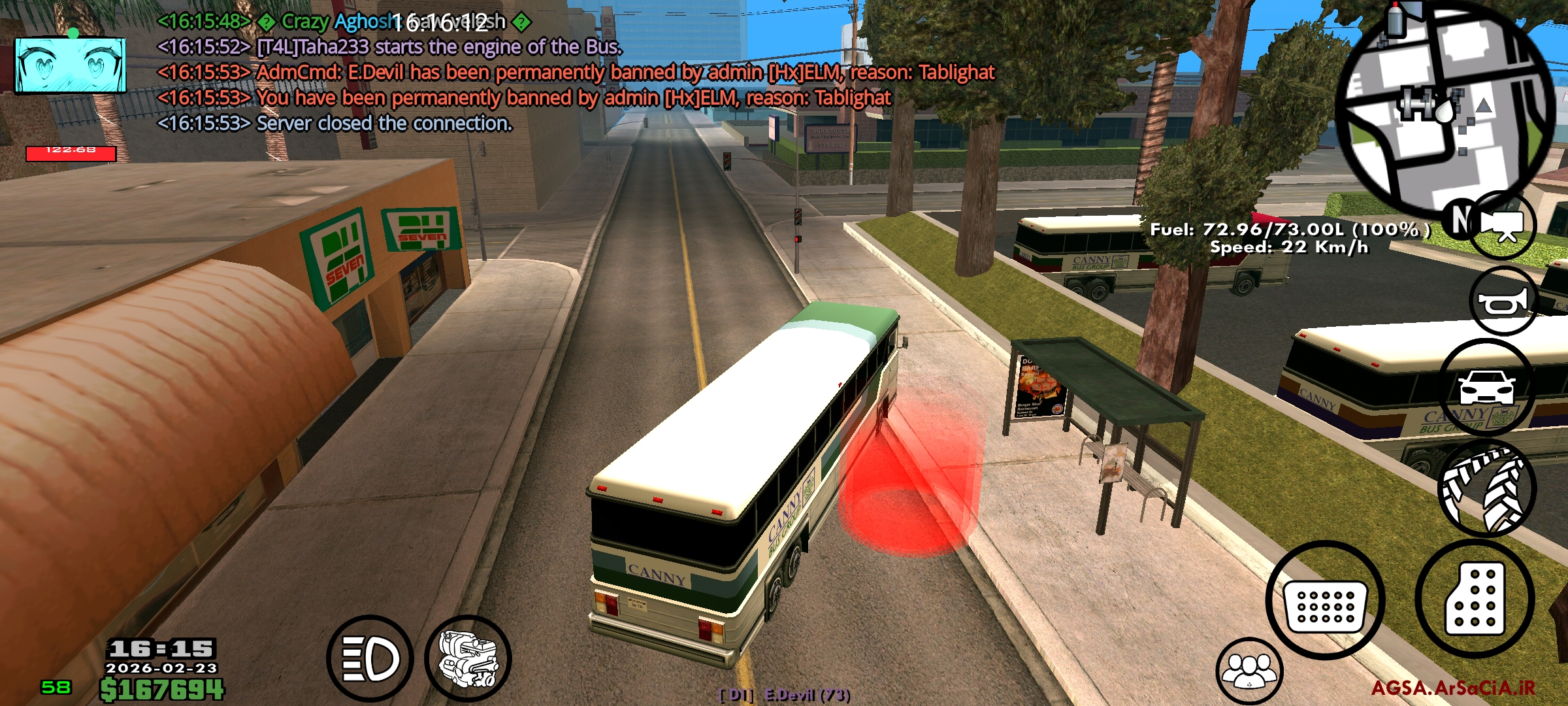Screen dimensions: 1568x706
Task: Tap the tire tracks button
Action: coord(1483,489)
